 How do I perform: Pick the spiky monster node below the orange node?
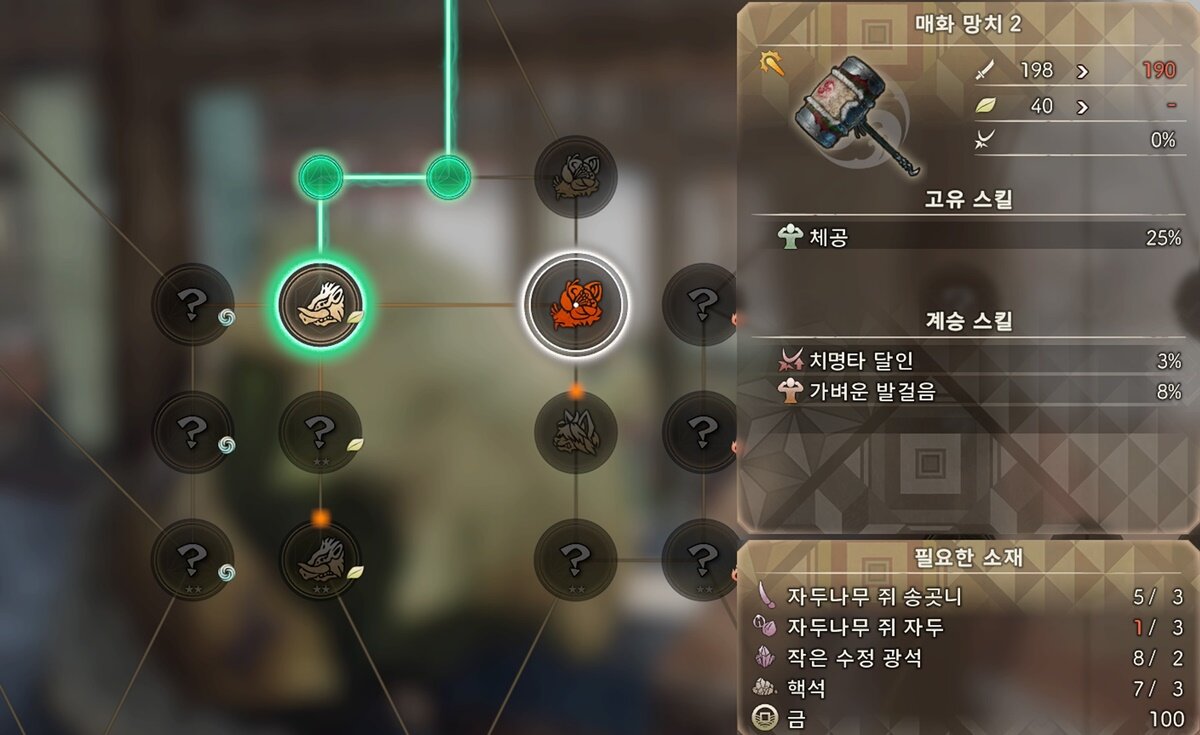[x=576, y=432]
